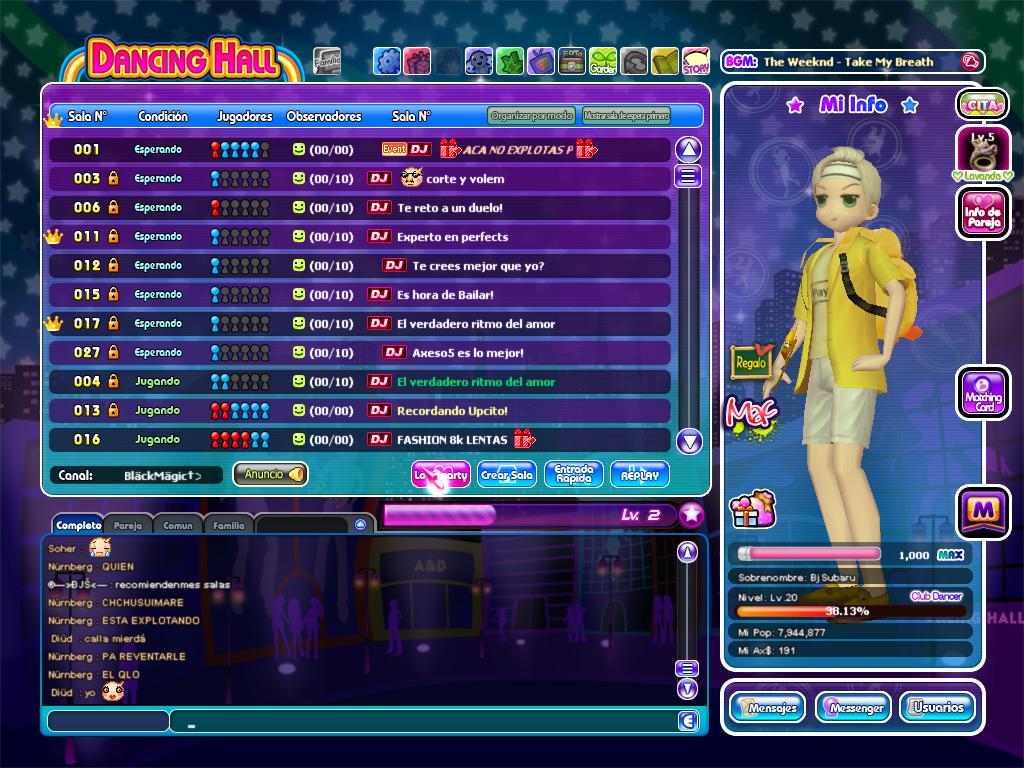Switch to the Pareja chat tab

pyautogui.click(x=127, y=525)
